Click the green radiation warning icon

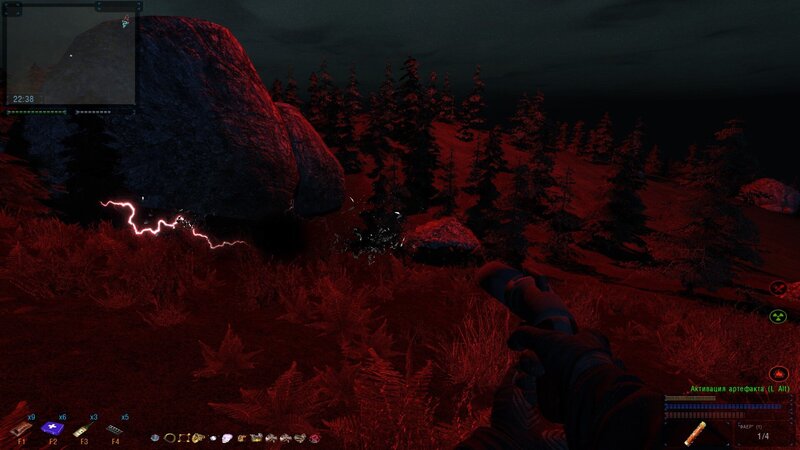click(x=779, y=316)
